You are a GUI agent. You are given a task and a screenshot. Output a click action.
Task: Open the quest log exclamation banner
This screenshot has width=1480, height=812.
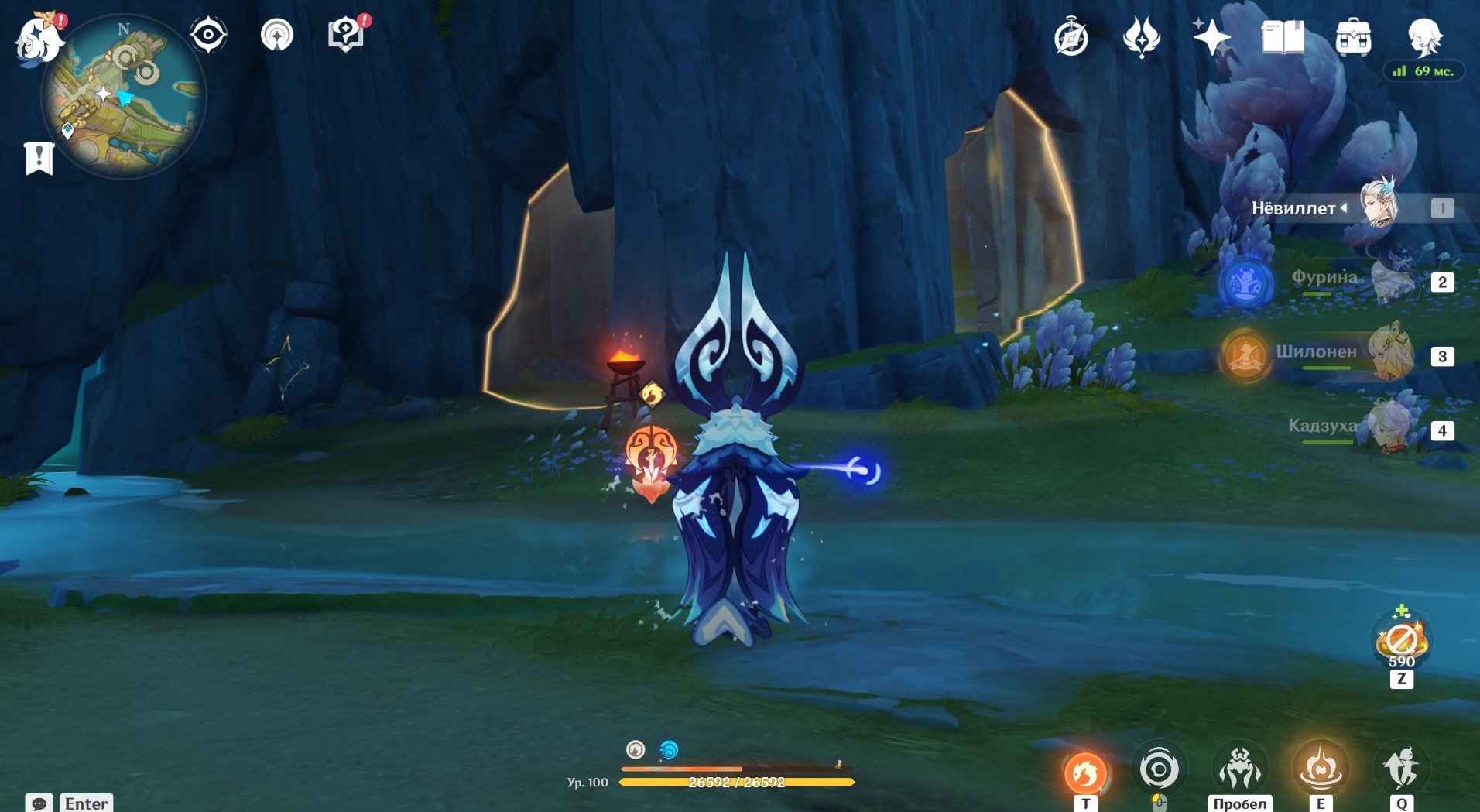pyautogui.click(x=39, y=159)
